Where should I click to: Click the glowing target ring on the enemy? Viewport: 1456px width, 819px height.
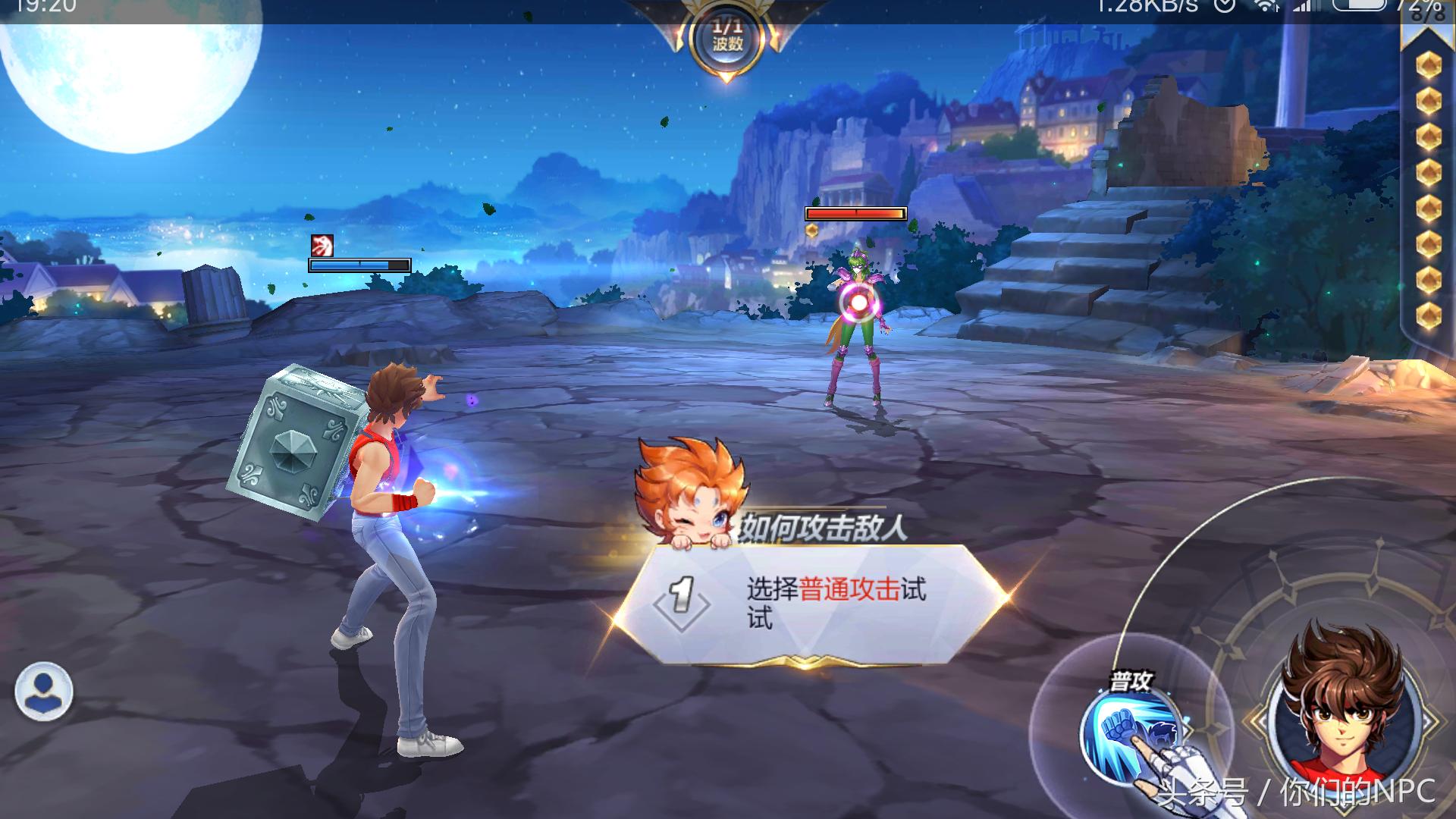click(x=859, y=301)
